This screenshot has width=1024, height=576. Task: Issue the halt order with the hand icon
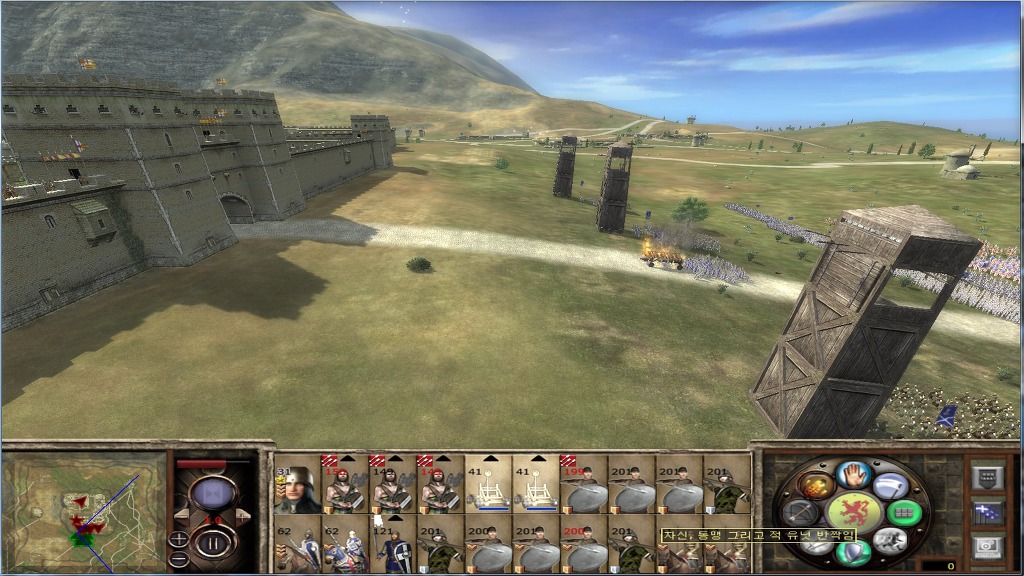(x=853, y=474)
